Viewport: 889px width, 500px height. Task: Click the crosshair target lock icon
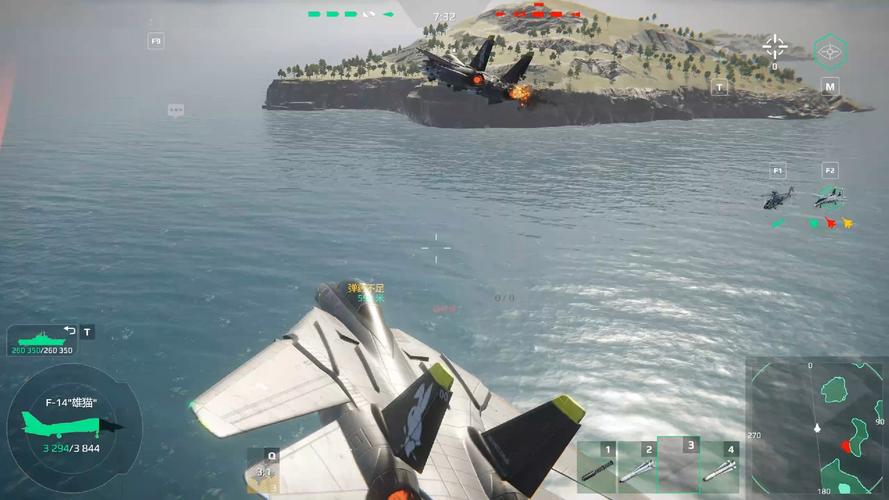click(x=774, y=46)
